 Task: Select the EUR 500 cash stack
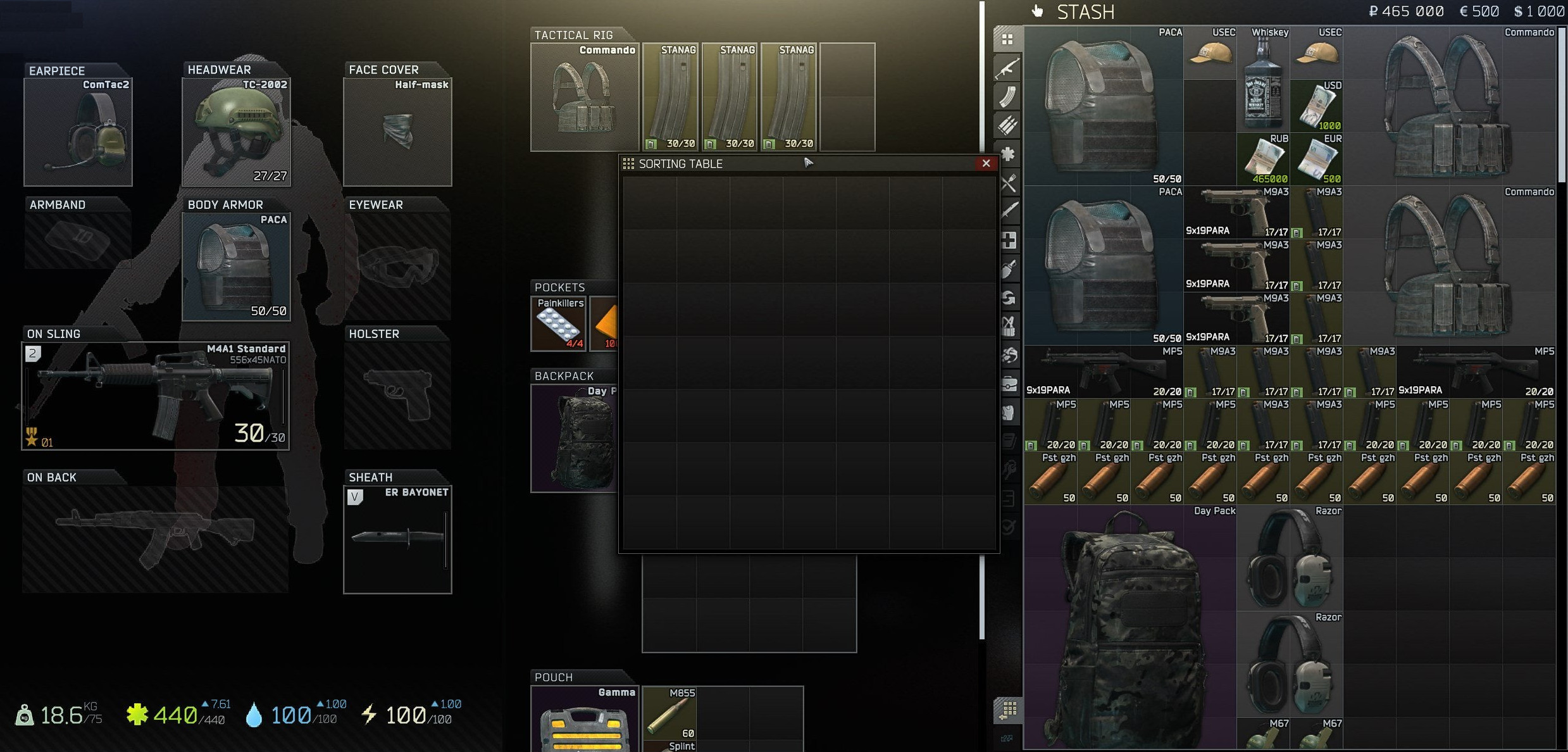coord(1316,159)
